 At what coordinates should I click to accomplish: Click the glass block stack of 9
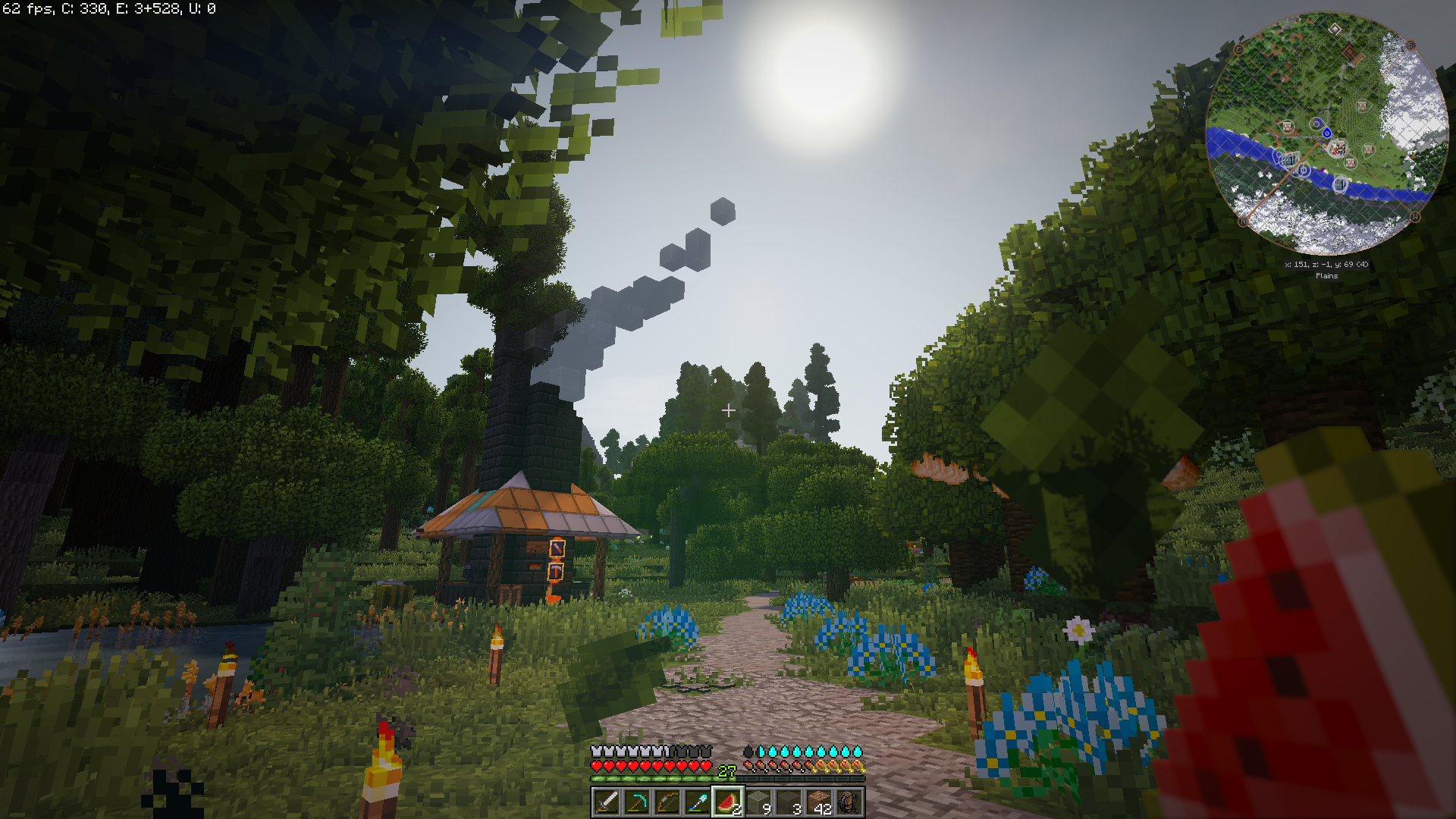pos(758,802)
